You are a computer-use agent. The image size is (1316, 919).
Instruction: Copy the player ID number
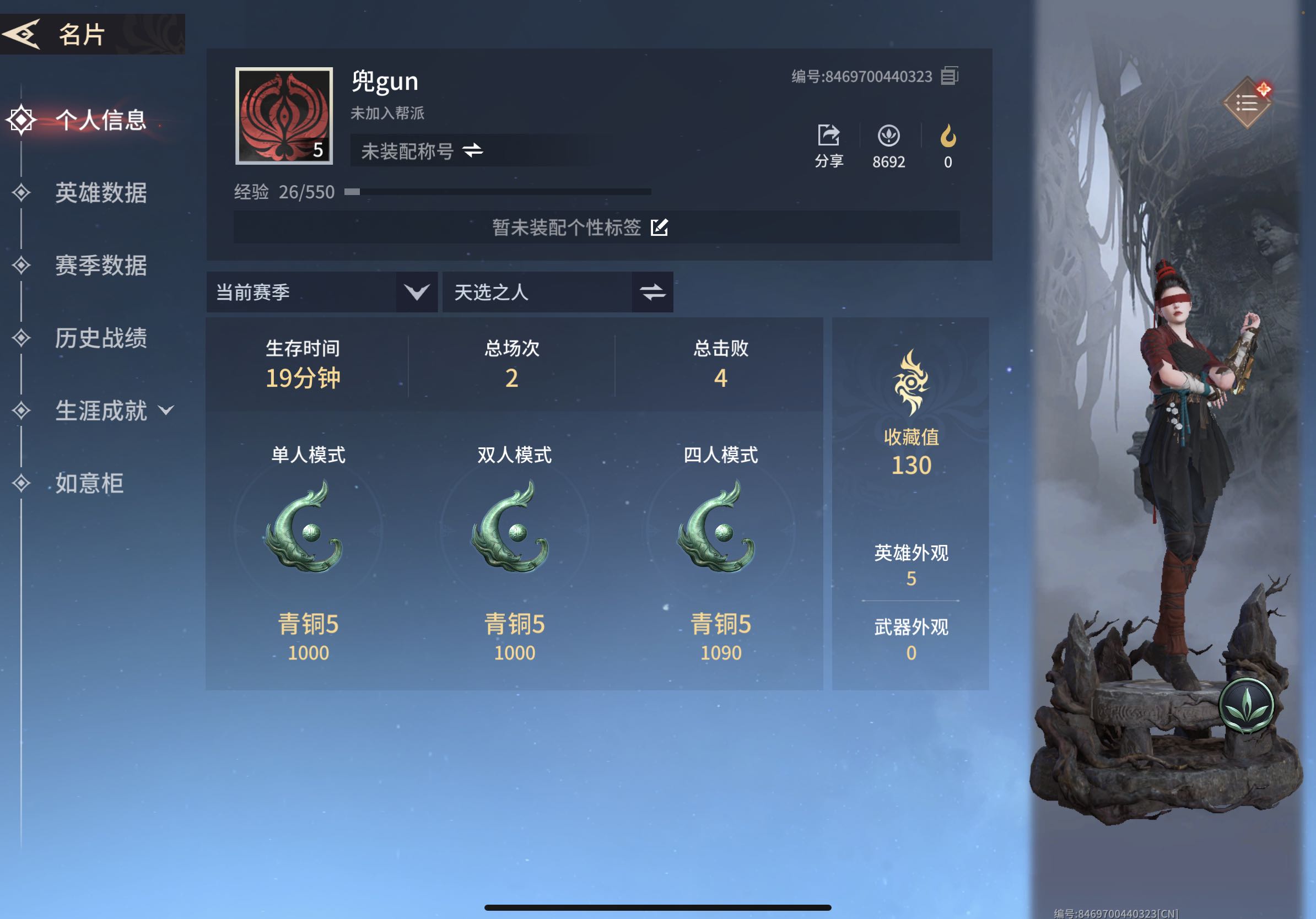tap(950, 75)
